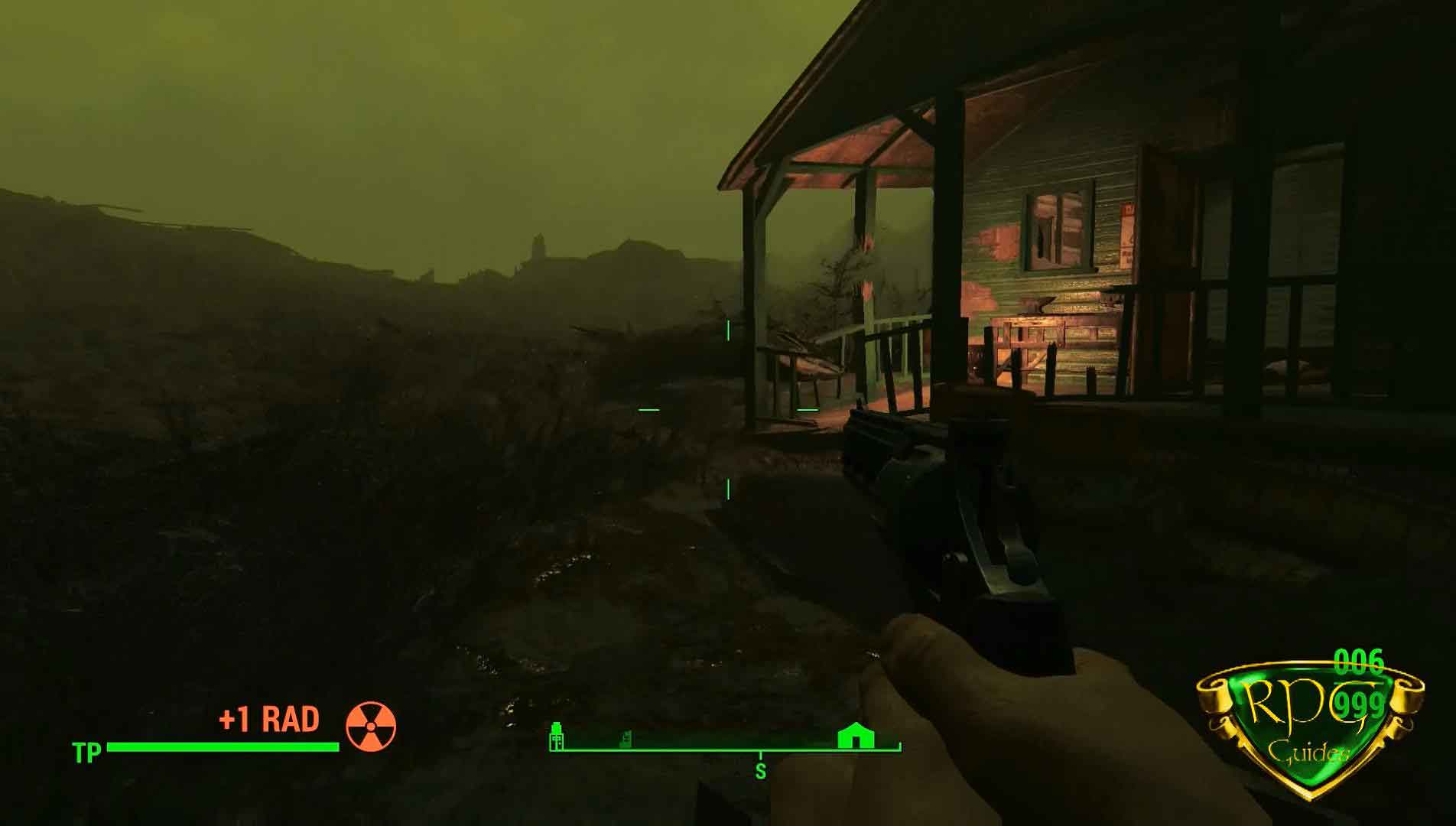Click the South heading letter on the compass
The height and width of the screenshot is (826, 1456).
tap(760, 771)
